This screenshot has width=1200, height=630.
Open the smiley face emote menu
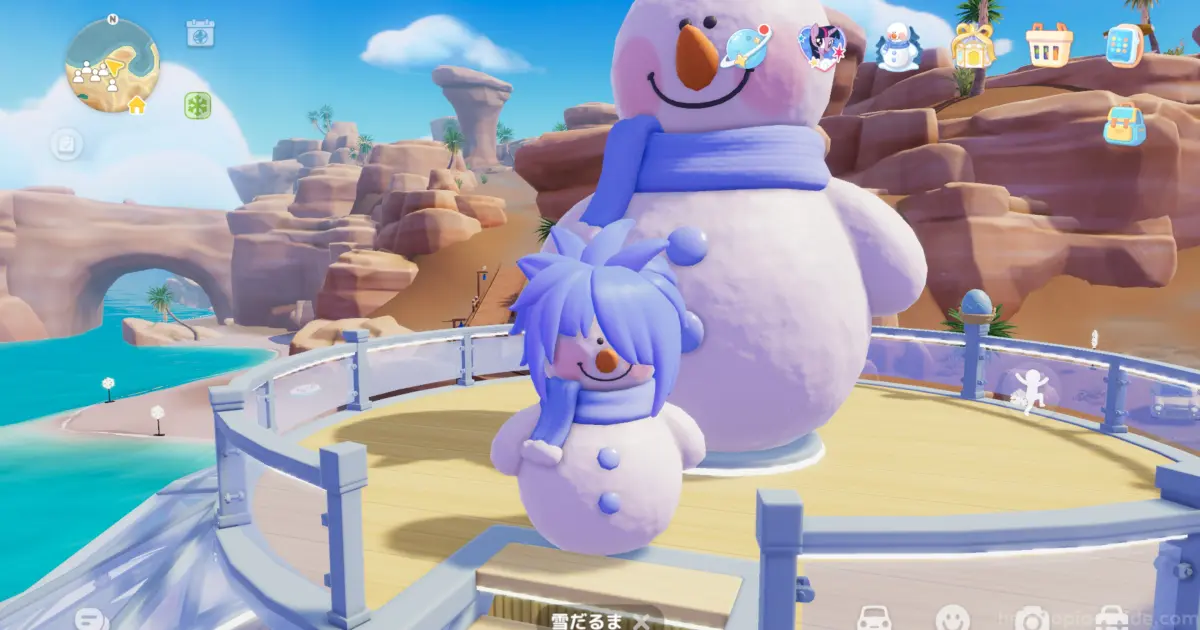point(951,619)
